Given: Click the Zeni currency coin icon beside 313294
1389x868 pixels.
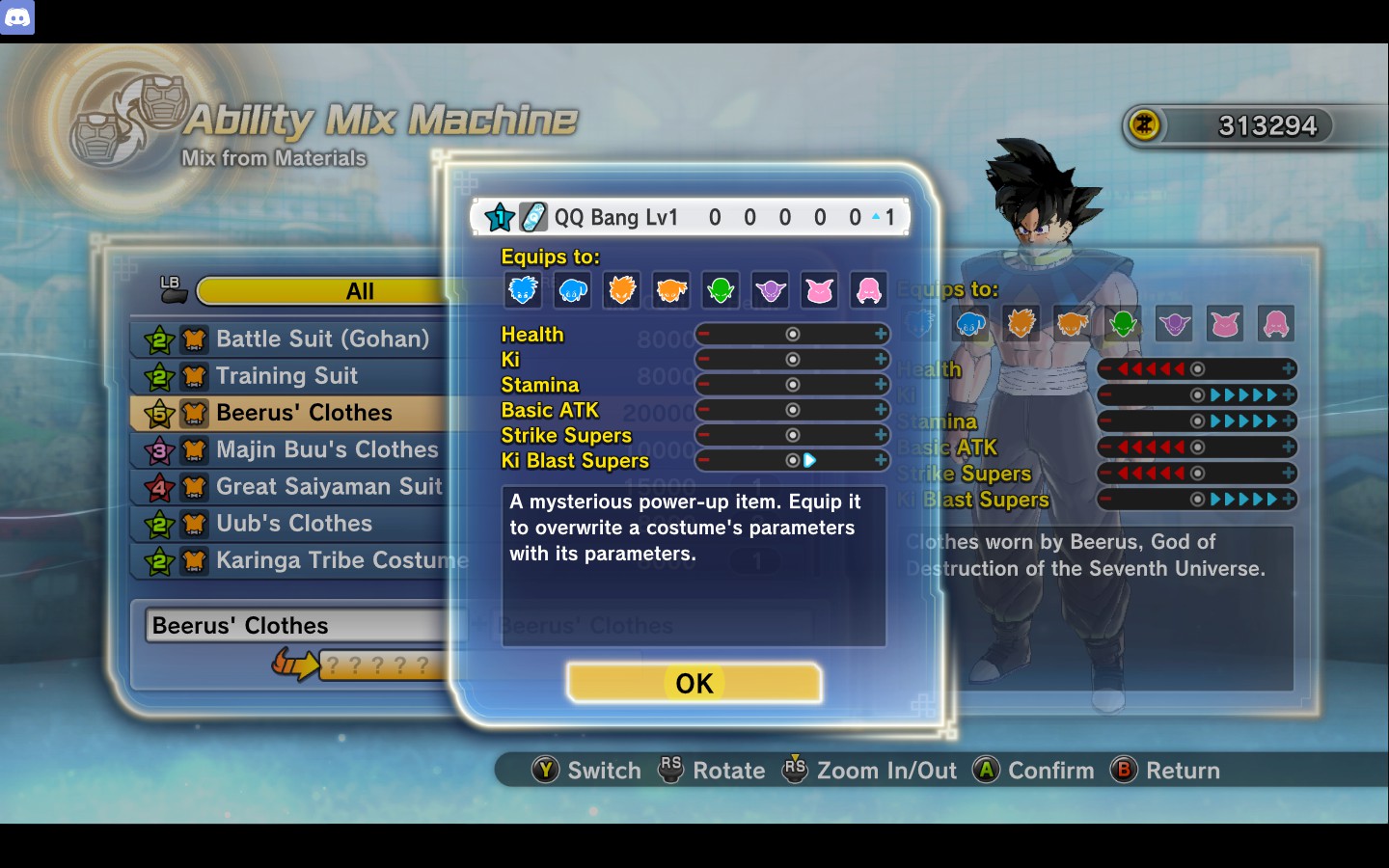Looking at the screenshot, I should coord(1142,124).
